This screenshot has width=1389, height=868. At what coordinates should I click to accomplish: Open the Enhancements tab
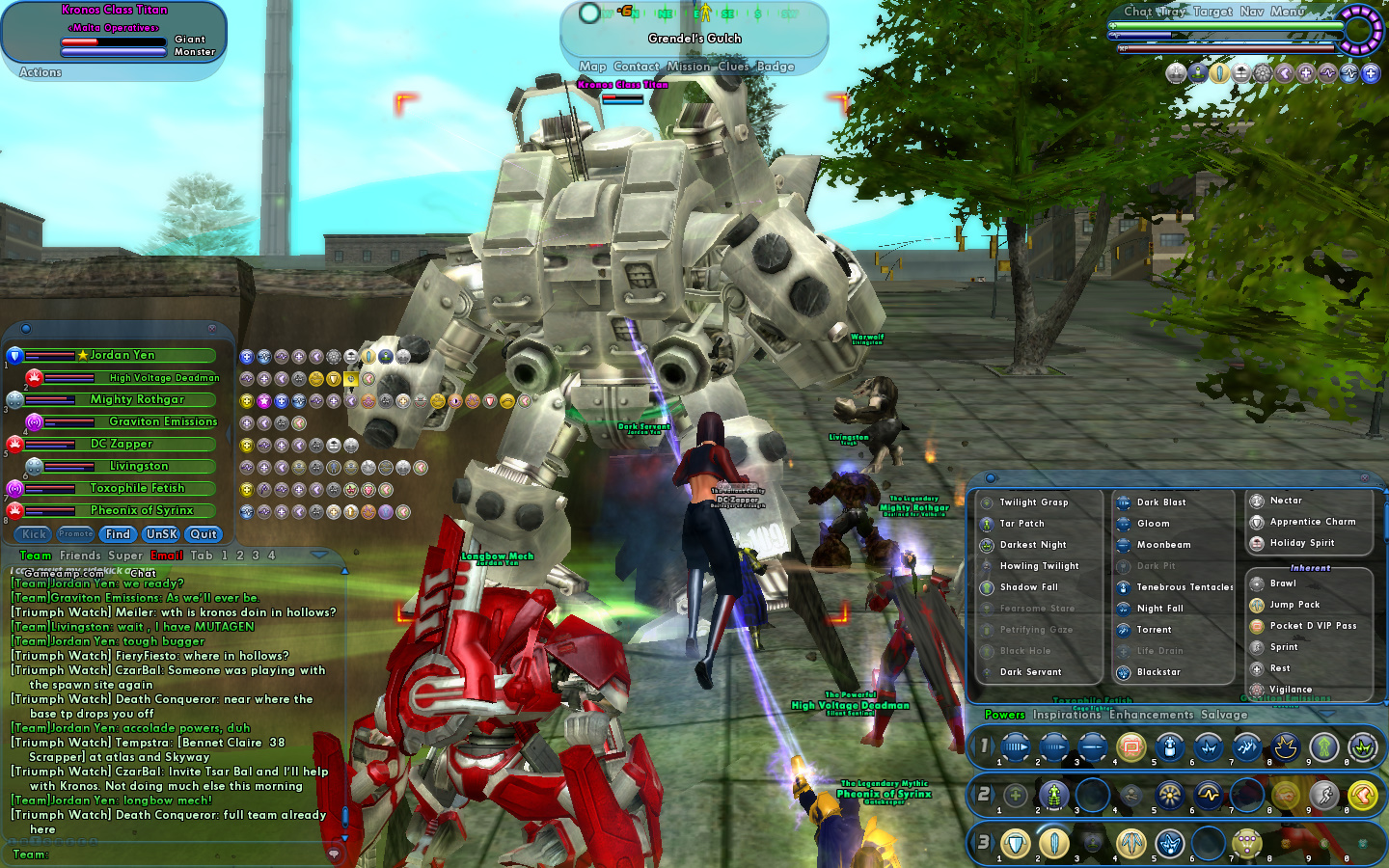tap(1151, 715)
